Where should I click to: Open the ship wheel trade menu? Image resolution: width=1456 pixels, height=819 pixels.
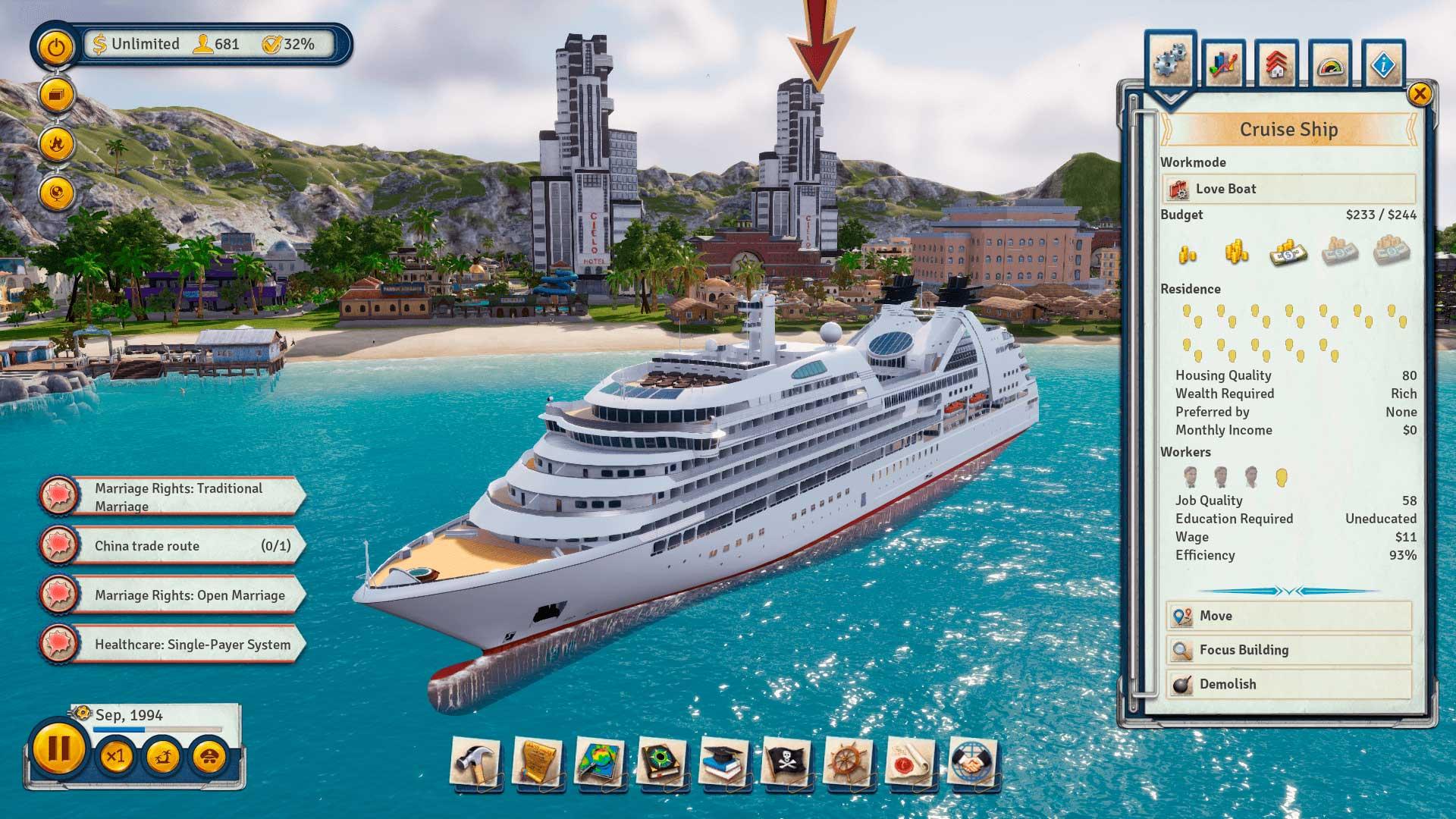(849, 762)
